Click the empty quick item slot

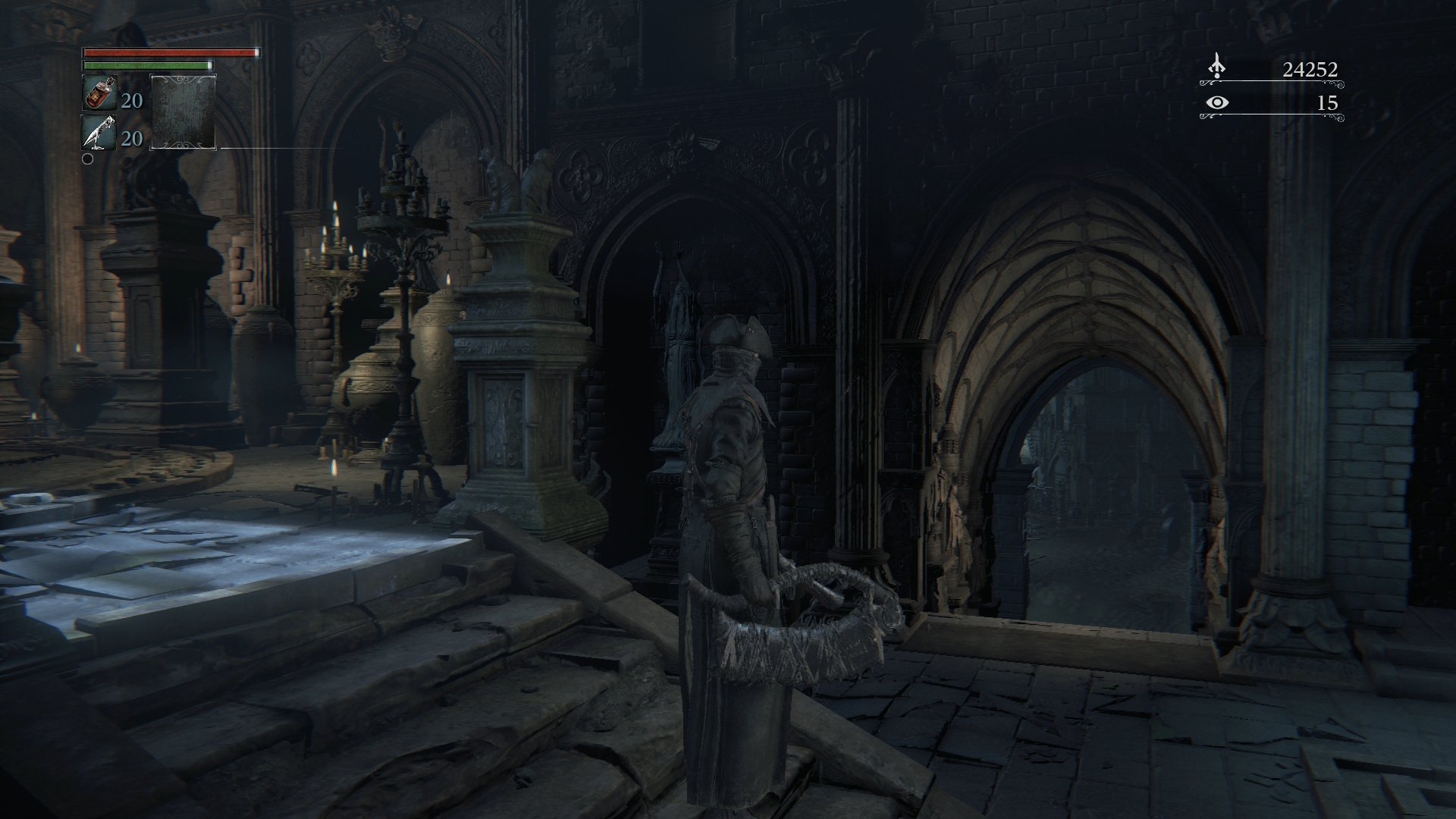point(184,111)
